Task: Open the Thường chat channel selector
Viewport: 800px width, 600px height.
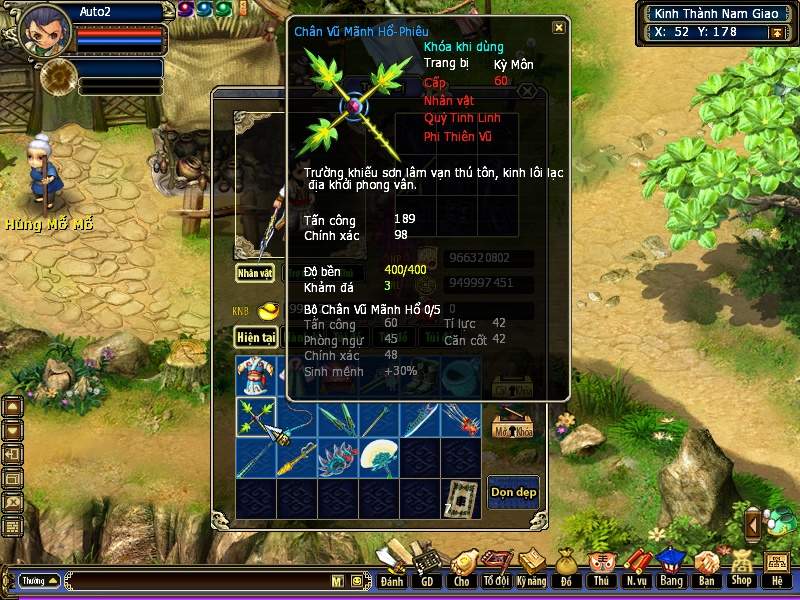Action: tap(39, 580)
